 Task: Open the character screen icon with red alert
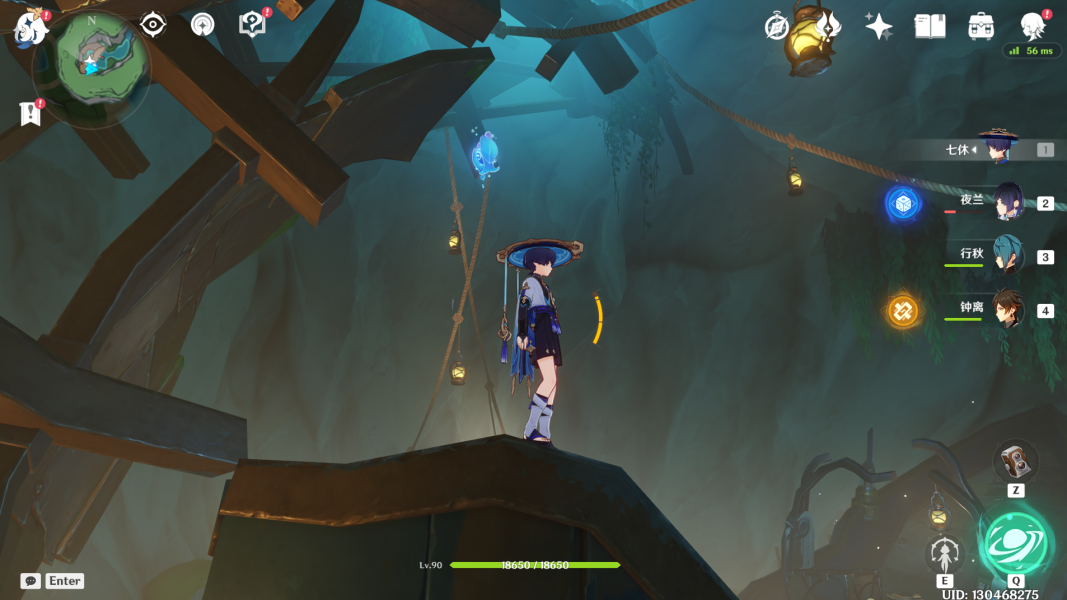[x=1033, y=26]
